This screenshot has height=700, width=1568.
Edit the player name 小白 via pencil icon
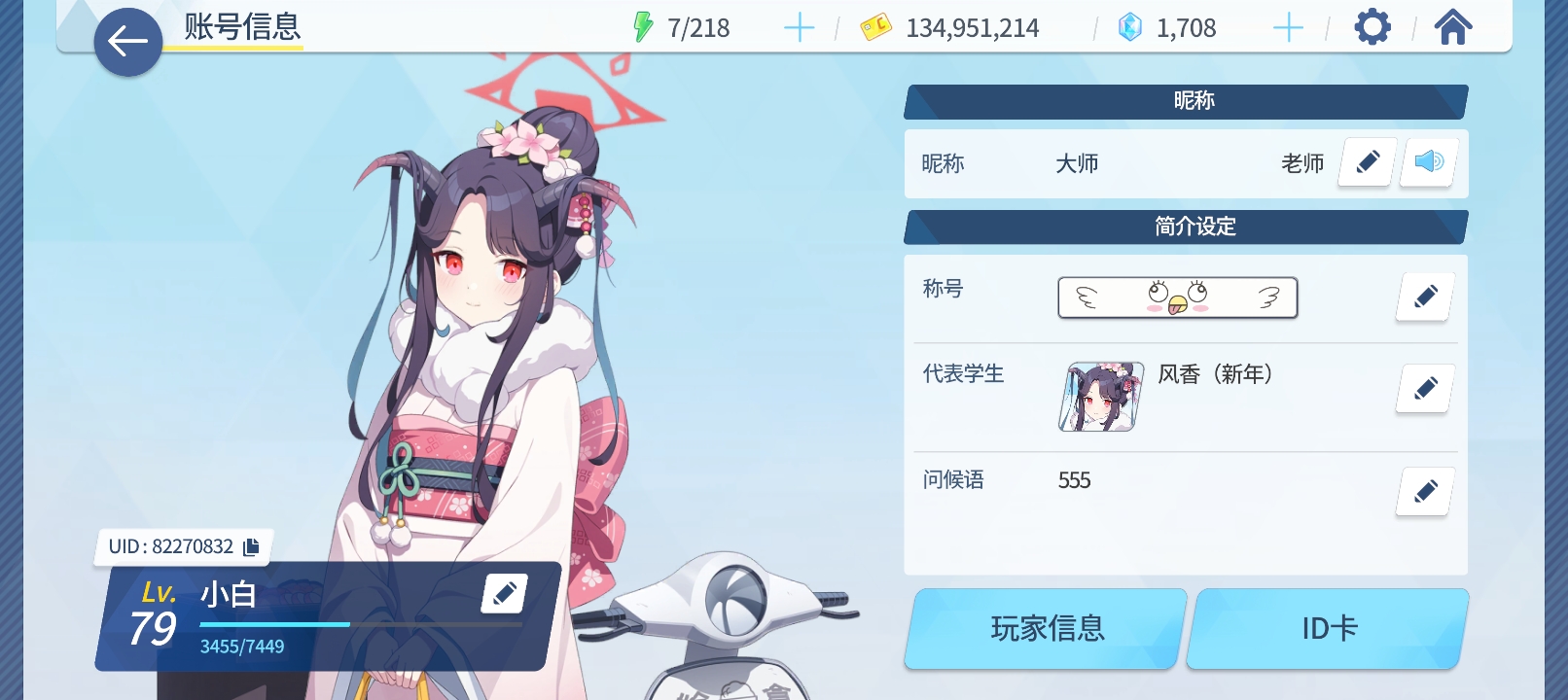pos(504,593)
